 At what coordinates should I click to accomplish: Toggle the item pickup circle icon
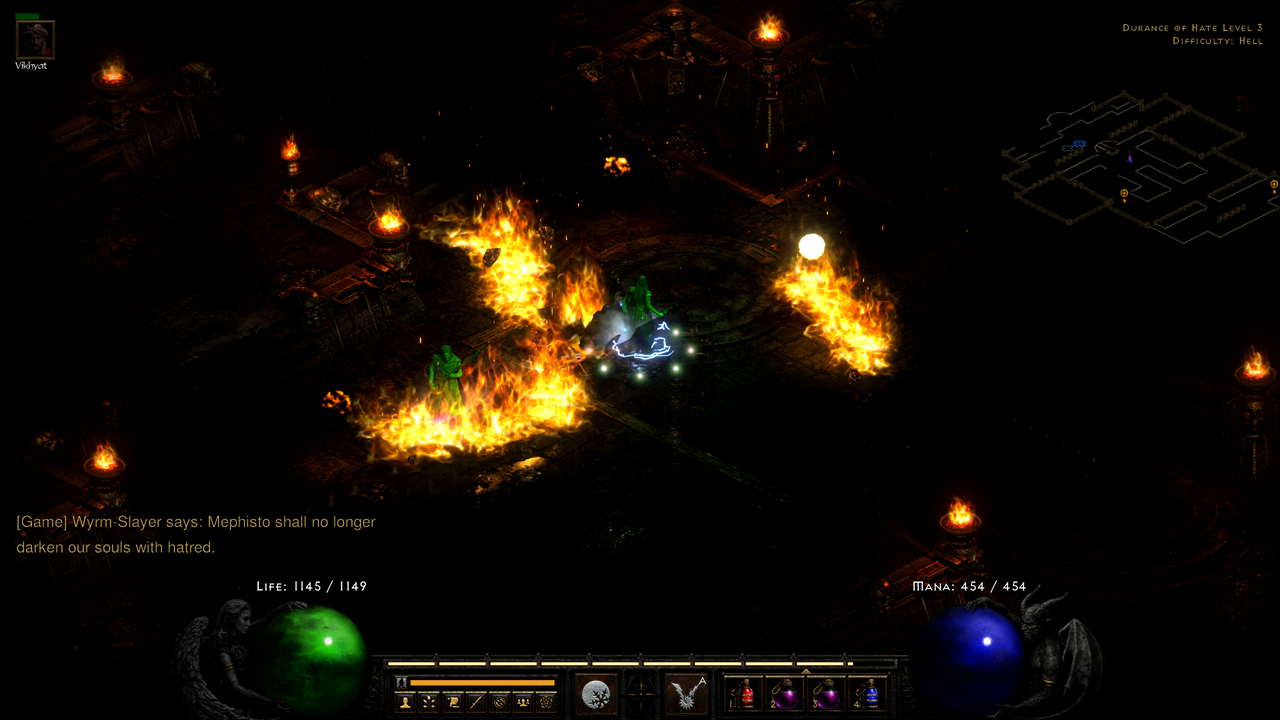[x=499, y=701]
